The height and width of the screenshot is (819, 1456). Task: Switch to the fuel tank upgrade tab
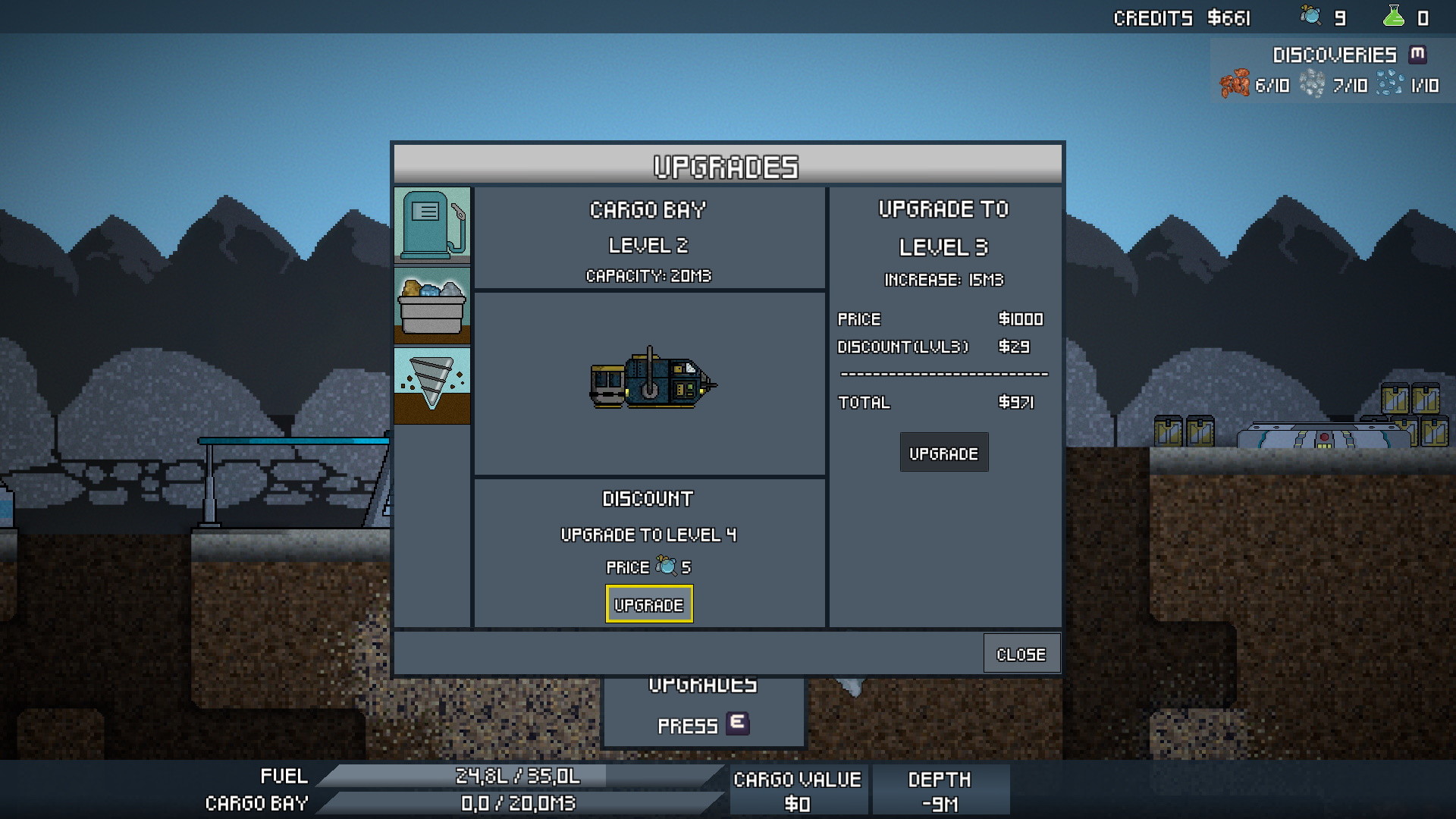[x=431, y=225]
